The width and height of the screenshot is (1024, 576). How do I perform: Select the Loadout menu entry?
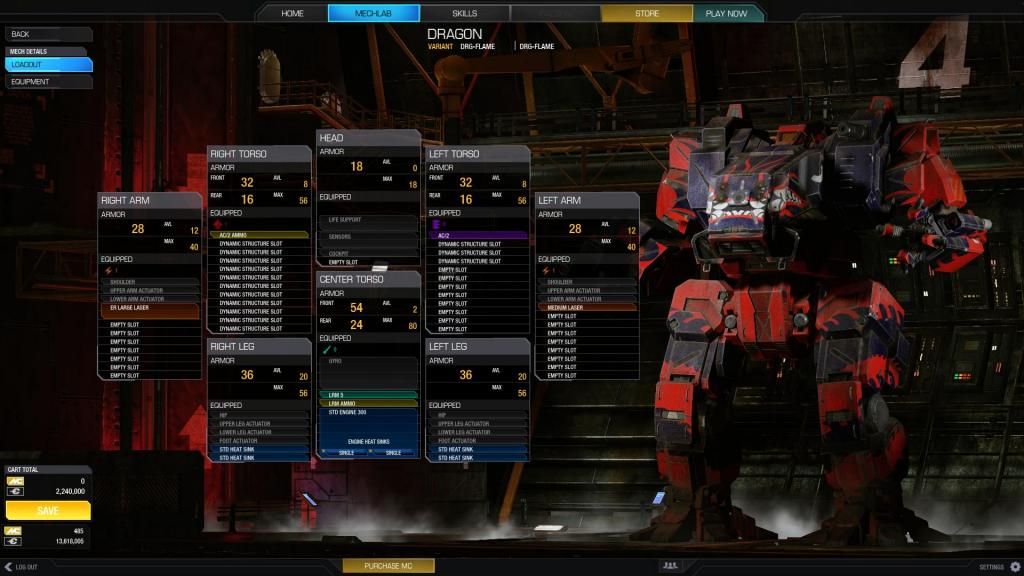point(48,64)
